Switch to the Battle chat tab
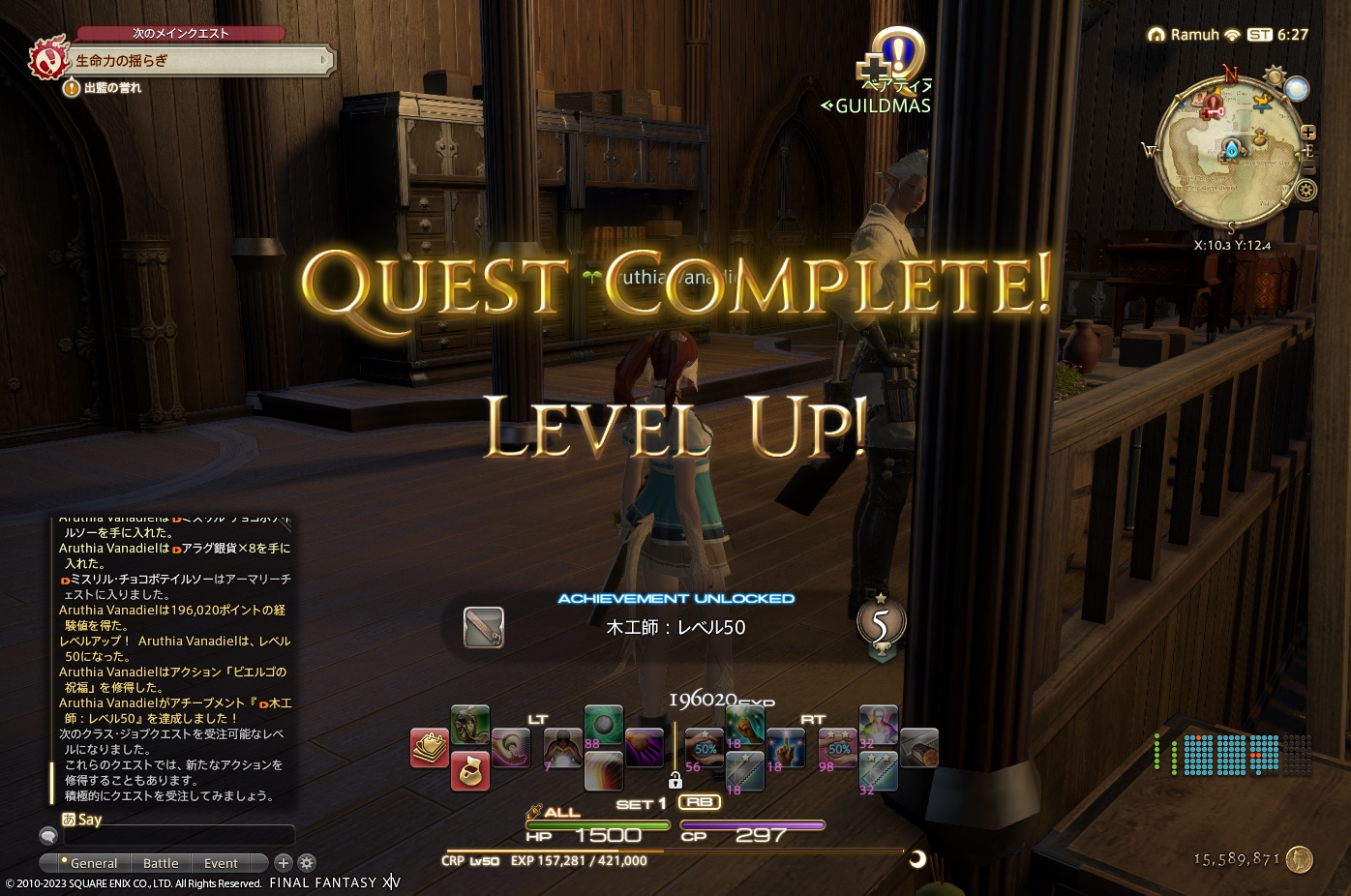The width and height of the screenshot is (1351, 896). tap(161, 862)
